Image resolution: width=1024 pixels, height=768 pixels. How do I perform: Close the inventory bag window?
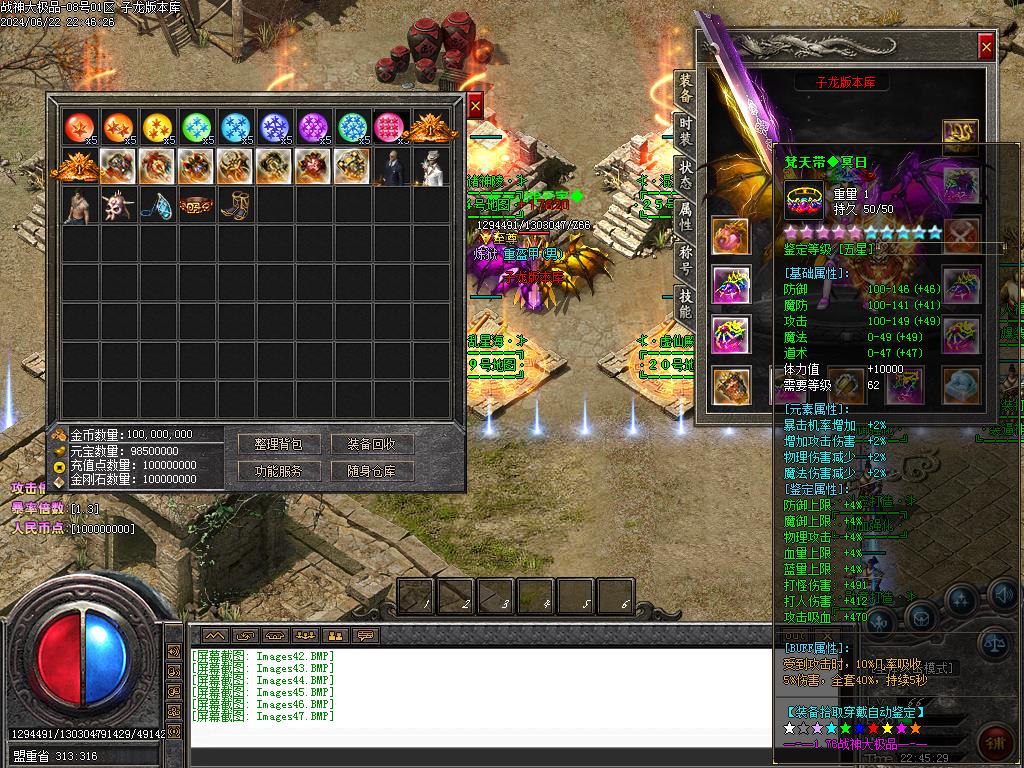(x=475, y=104)
